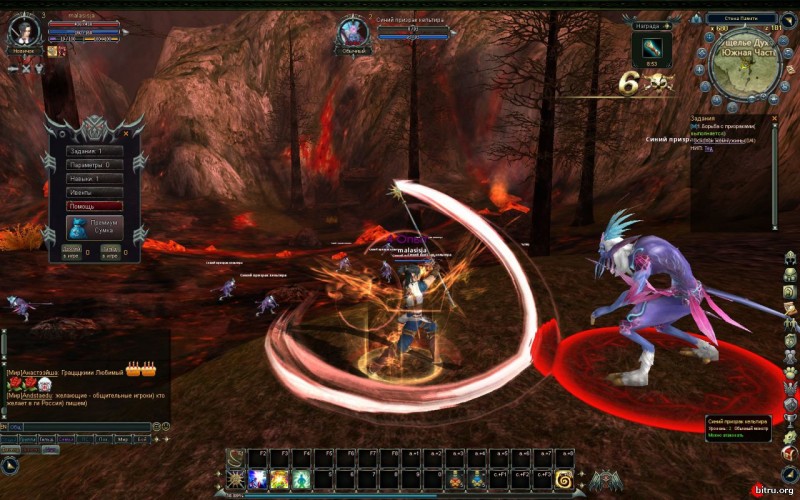Open the Премиум Сумка premium bag
Image resolution: width=800 pixels, height=500 pixels.
[x=94, y=226]
